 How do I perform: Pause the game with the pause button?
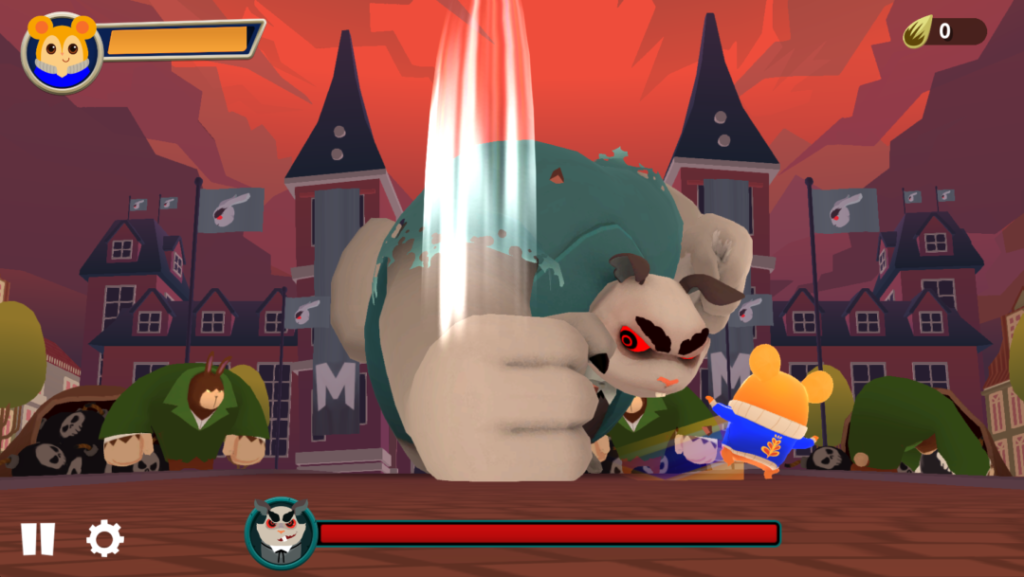point(38,539)
